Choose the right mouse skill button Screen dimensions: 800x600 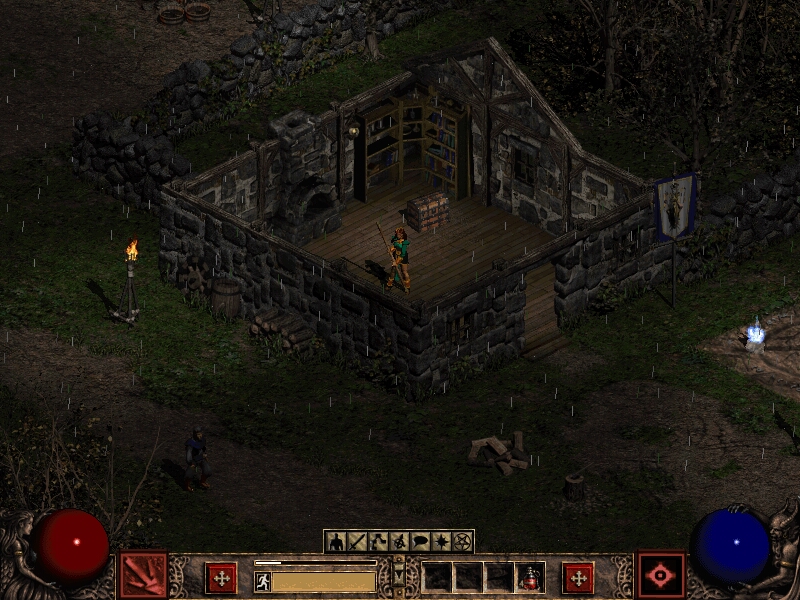click(x=661, y=575)
